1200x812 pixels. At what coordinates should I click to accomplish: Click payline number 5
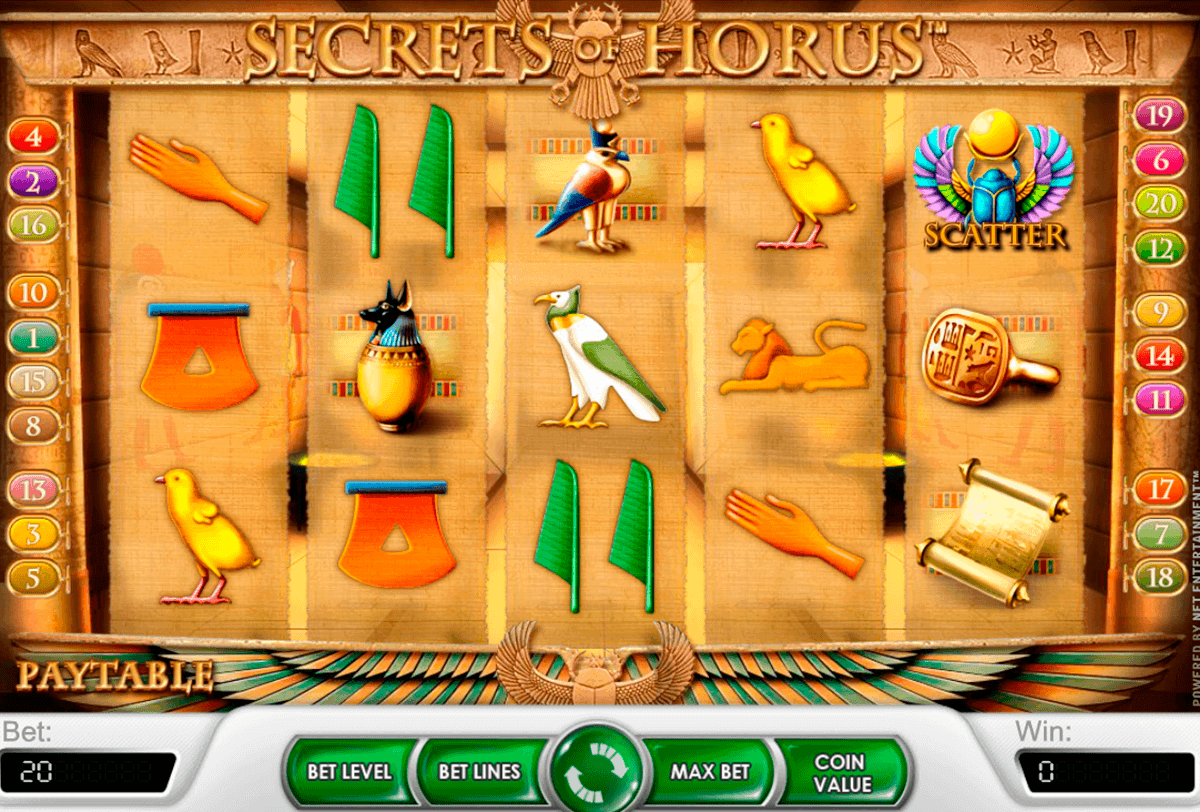tap(34, 577)
